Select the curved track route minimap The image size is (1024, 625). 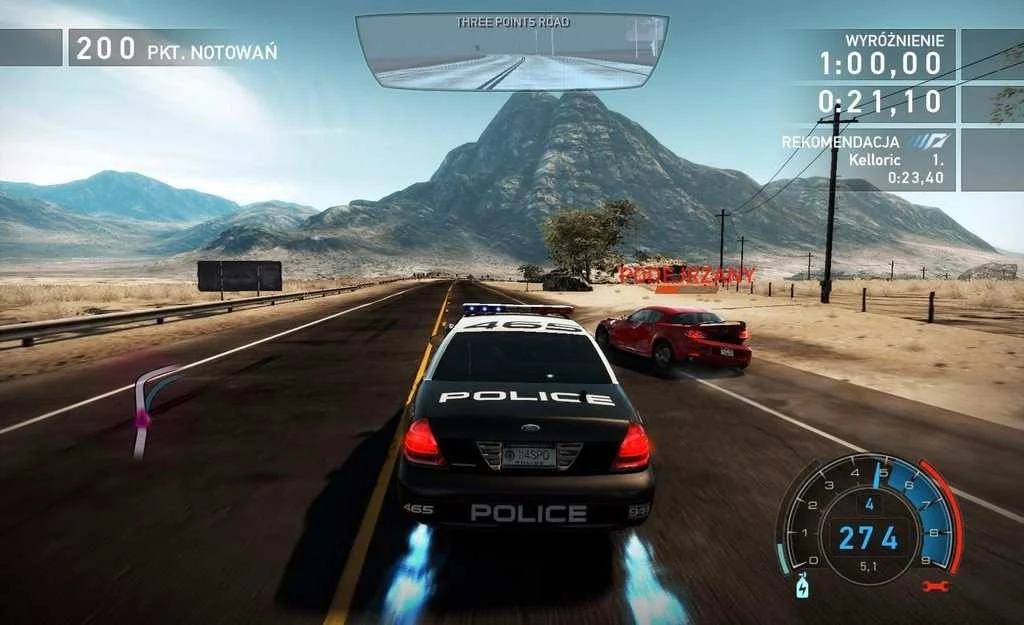click(x=151, y=412)
